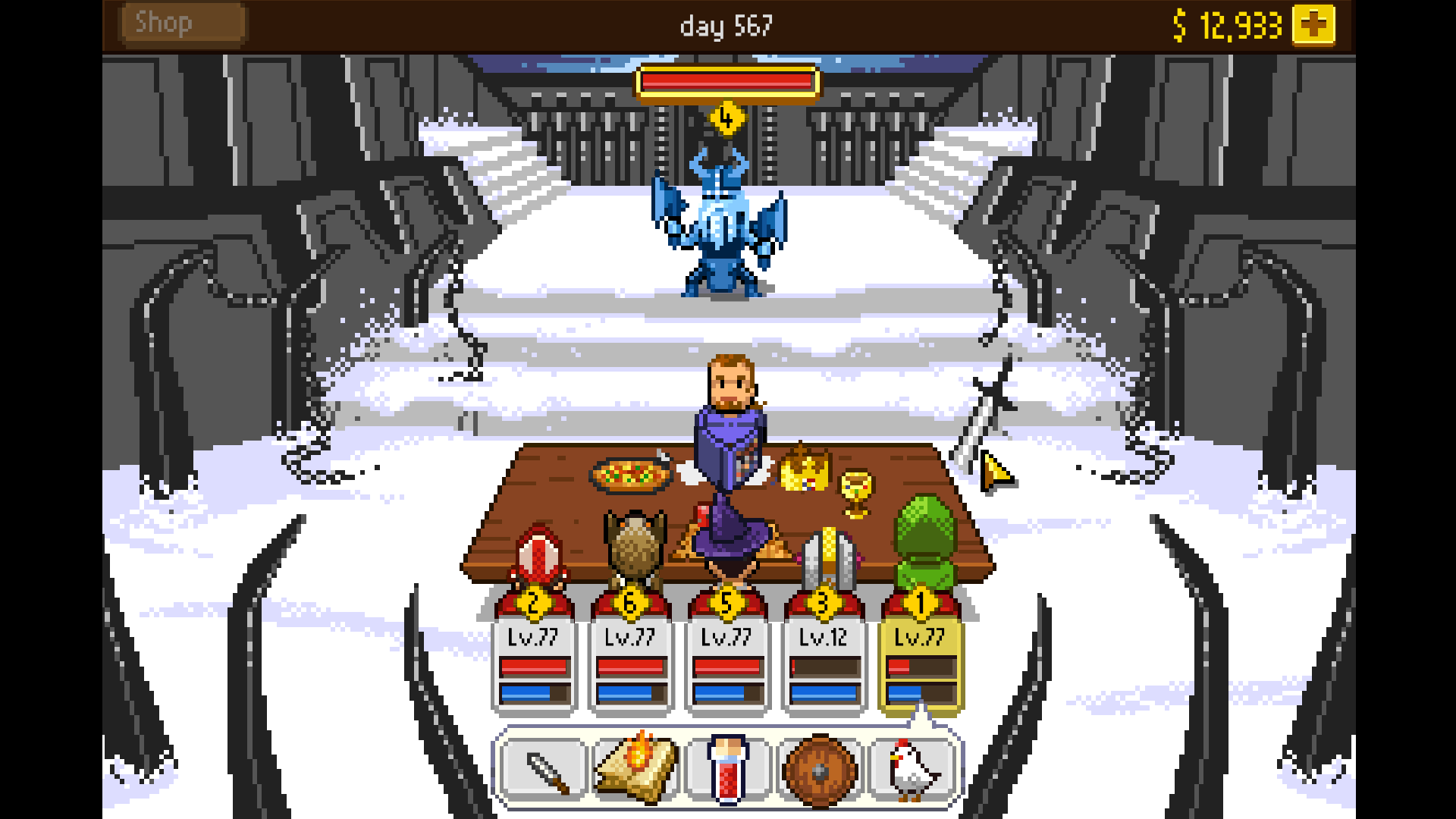Use the red potion item
This screenshot has width=1456, height=819.
[726, 768]
